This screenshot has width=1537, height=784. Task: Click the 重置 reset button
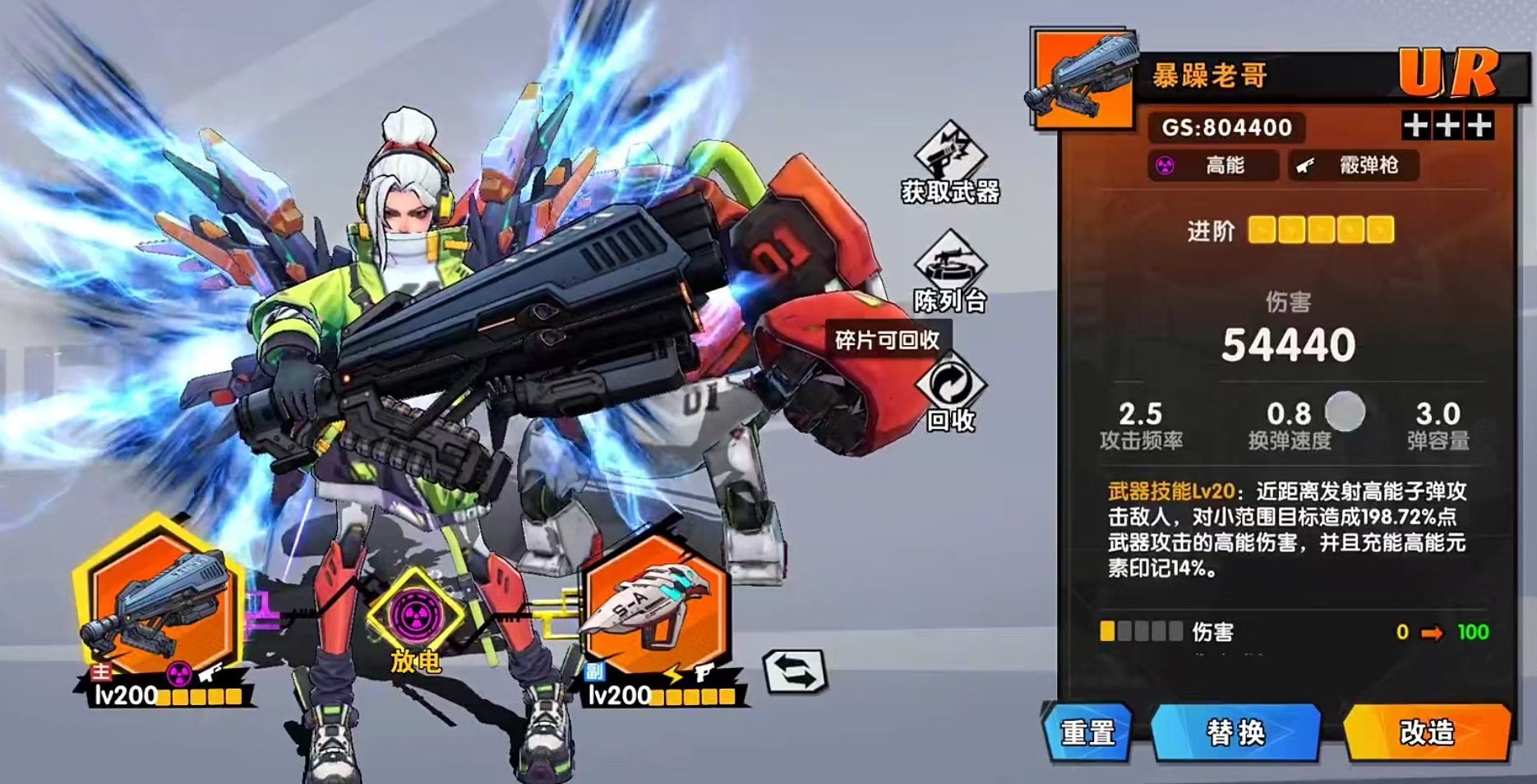(x=1087, y=731)
